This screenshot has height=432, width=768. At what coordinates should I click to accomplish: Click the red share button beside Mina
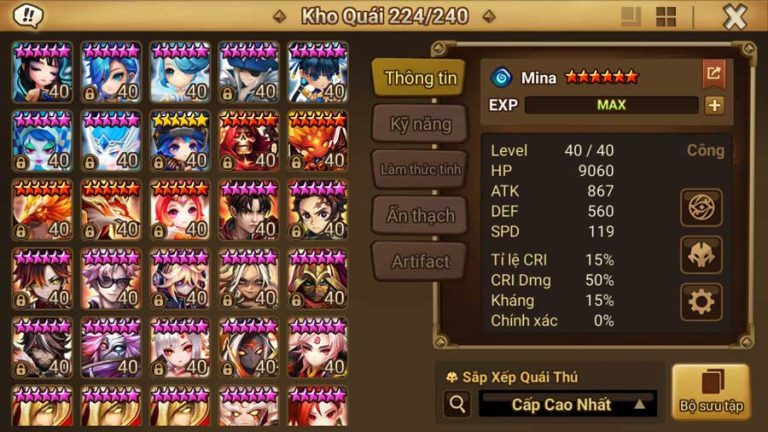[713, 74]
